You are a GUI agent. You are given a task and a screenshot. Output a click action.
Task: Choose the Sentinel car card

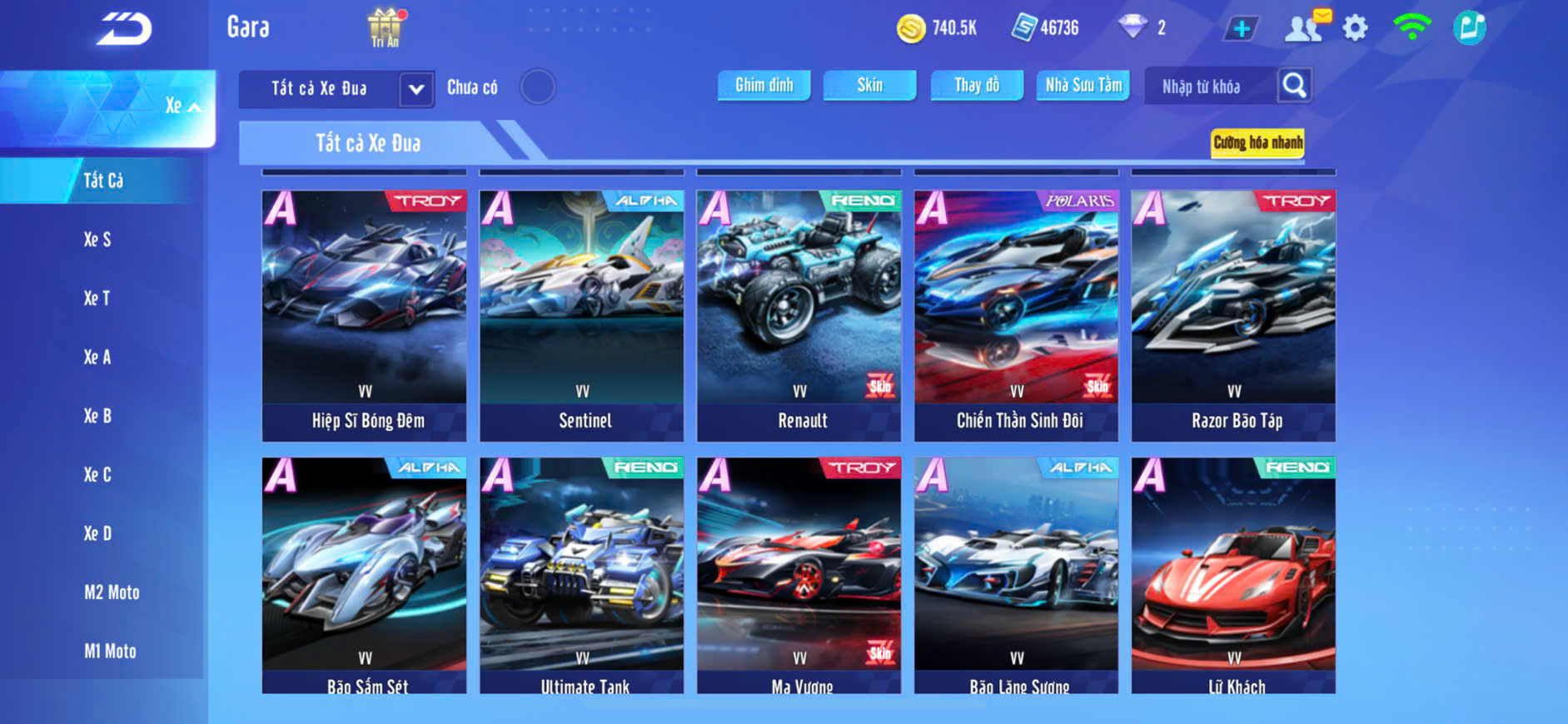point(581,315)
